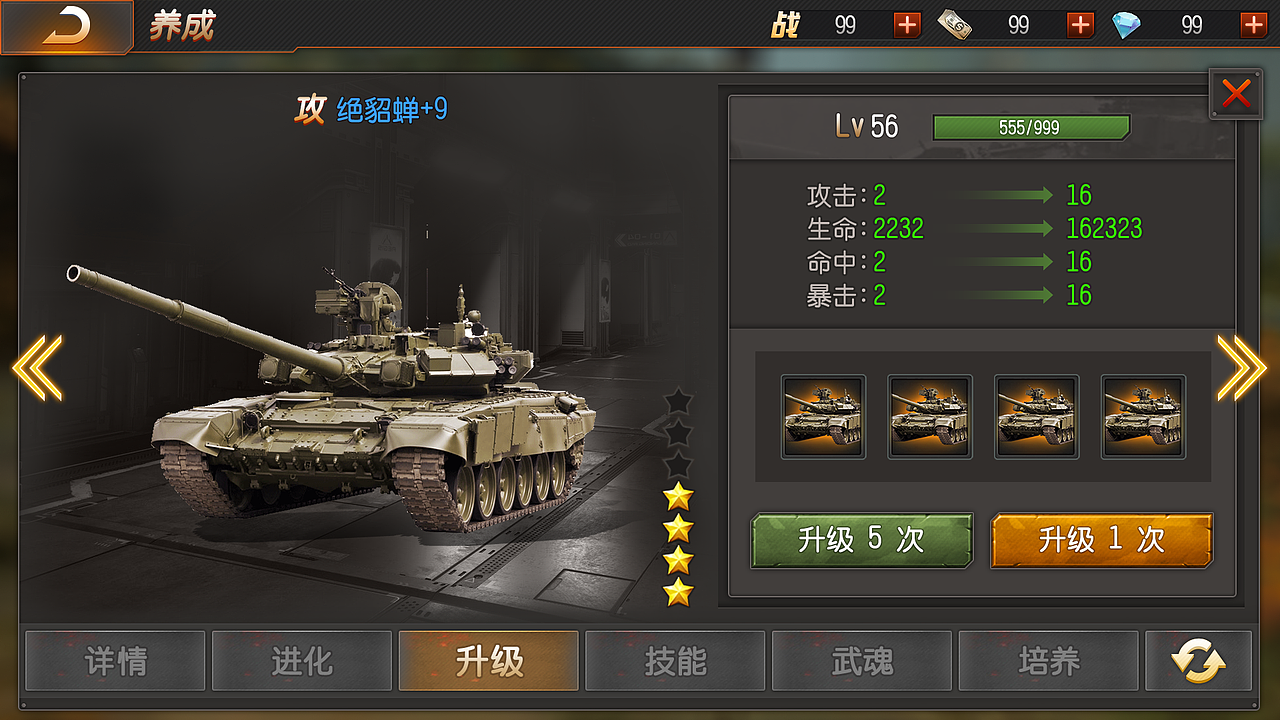Tap the plus icon beside the cash currency
The image size is (1280, 720).
point(1079,24)
